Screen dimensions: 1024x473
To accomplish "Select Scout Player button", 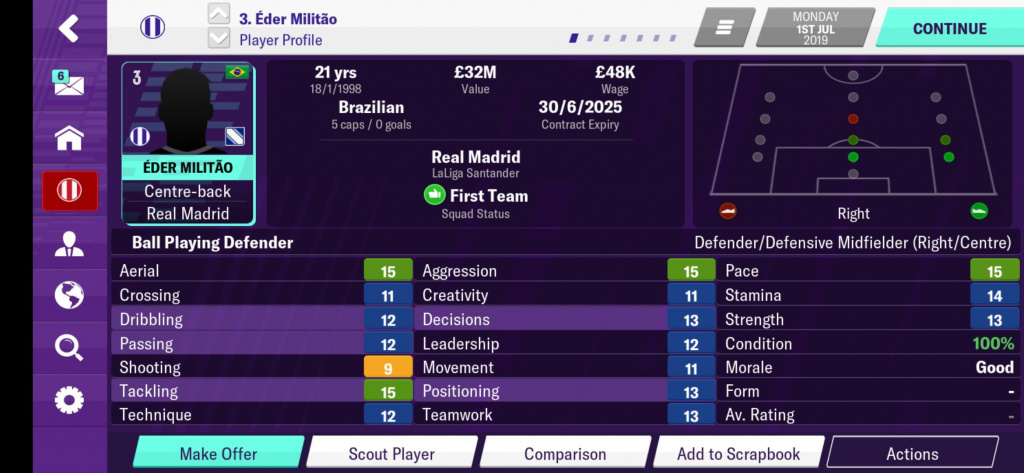I will point(391,454).
